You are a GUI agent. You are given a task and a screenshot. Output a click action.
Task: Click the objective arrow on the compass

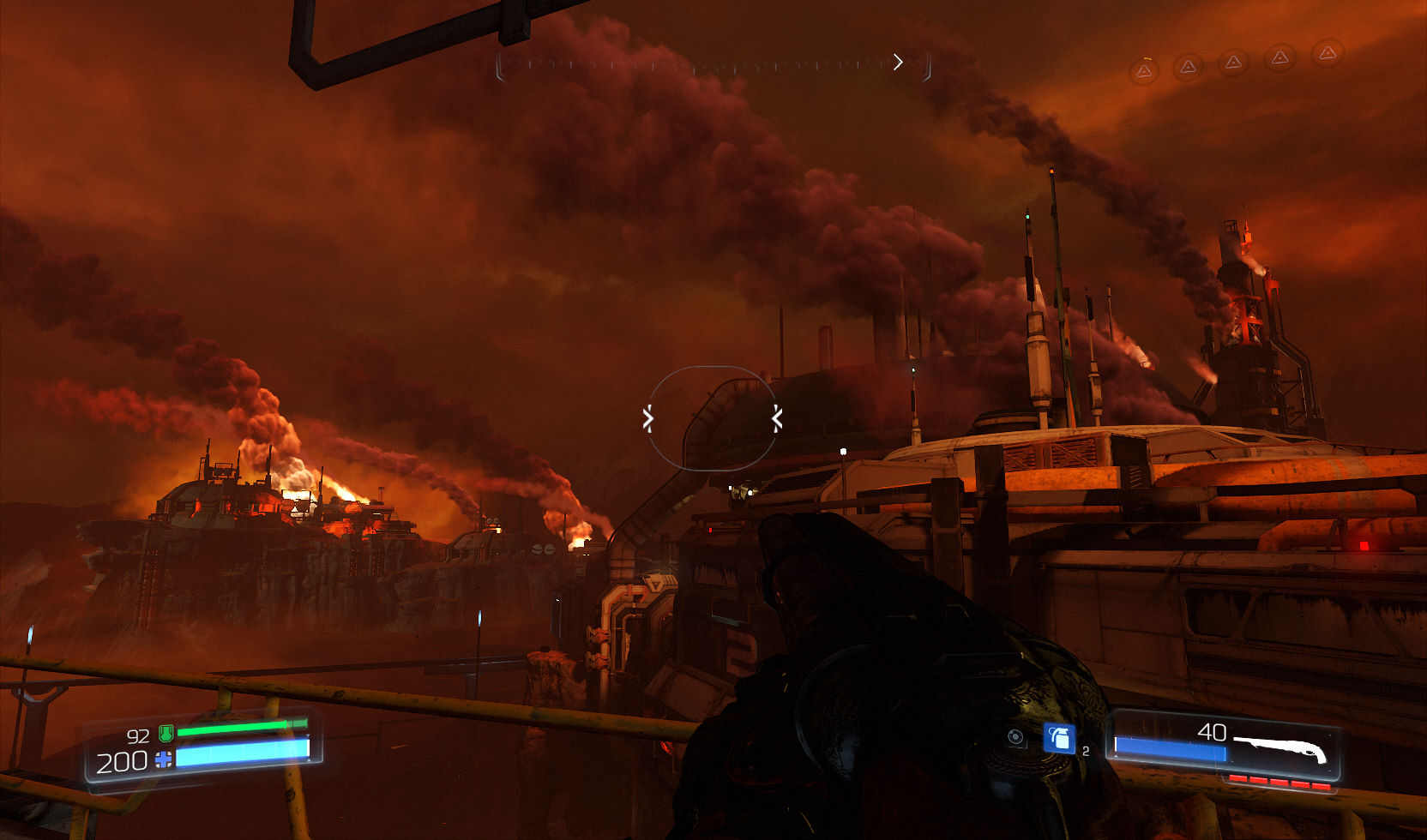tap(898, 62)
